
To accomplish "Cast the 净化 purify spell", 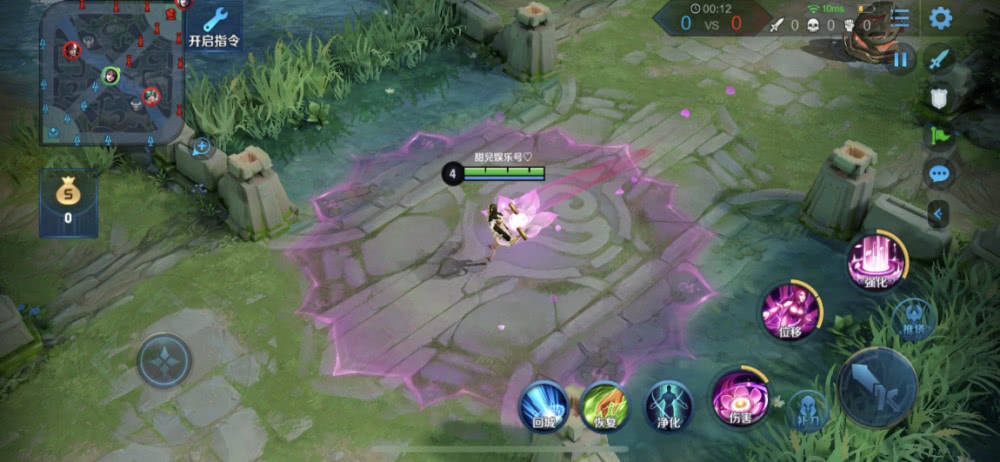I will tap(668, 405).
